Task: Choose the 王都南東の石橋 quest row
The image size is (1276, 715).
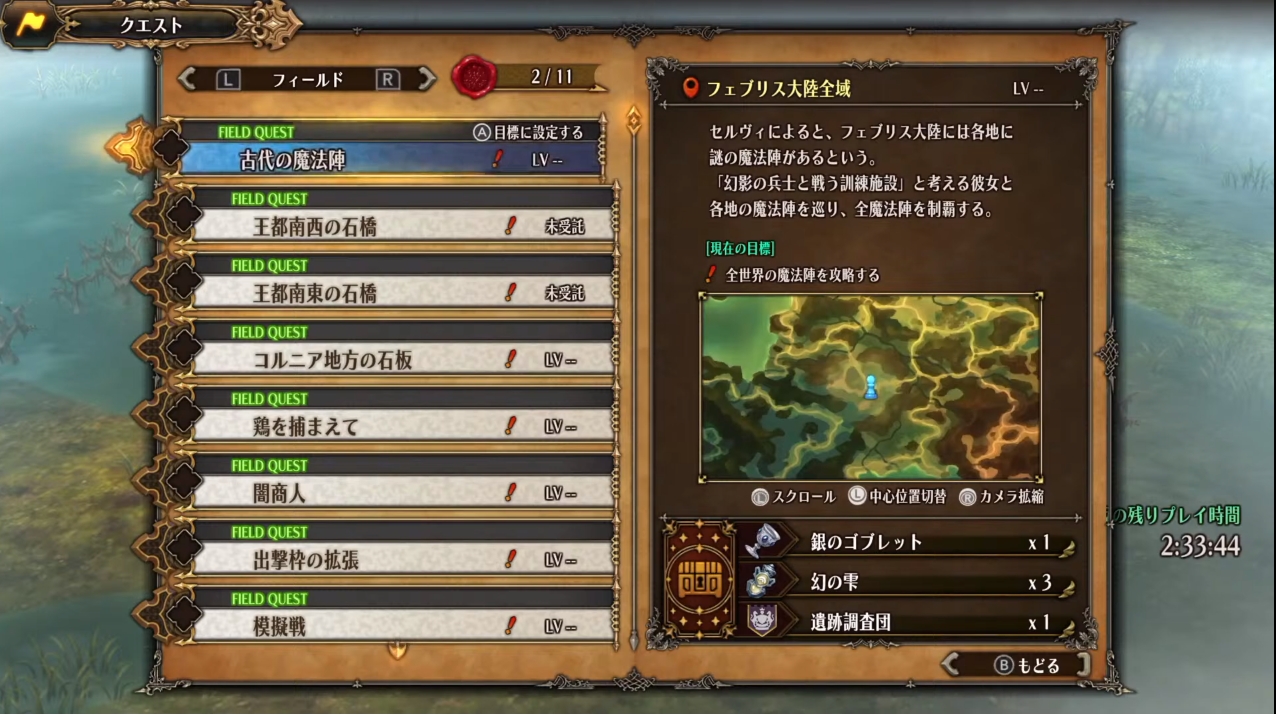Action: click(x=400, y=293)
